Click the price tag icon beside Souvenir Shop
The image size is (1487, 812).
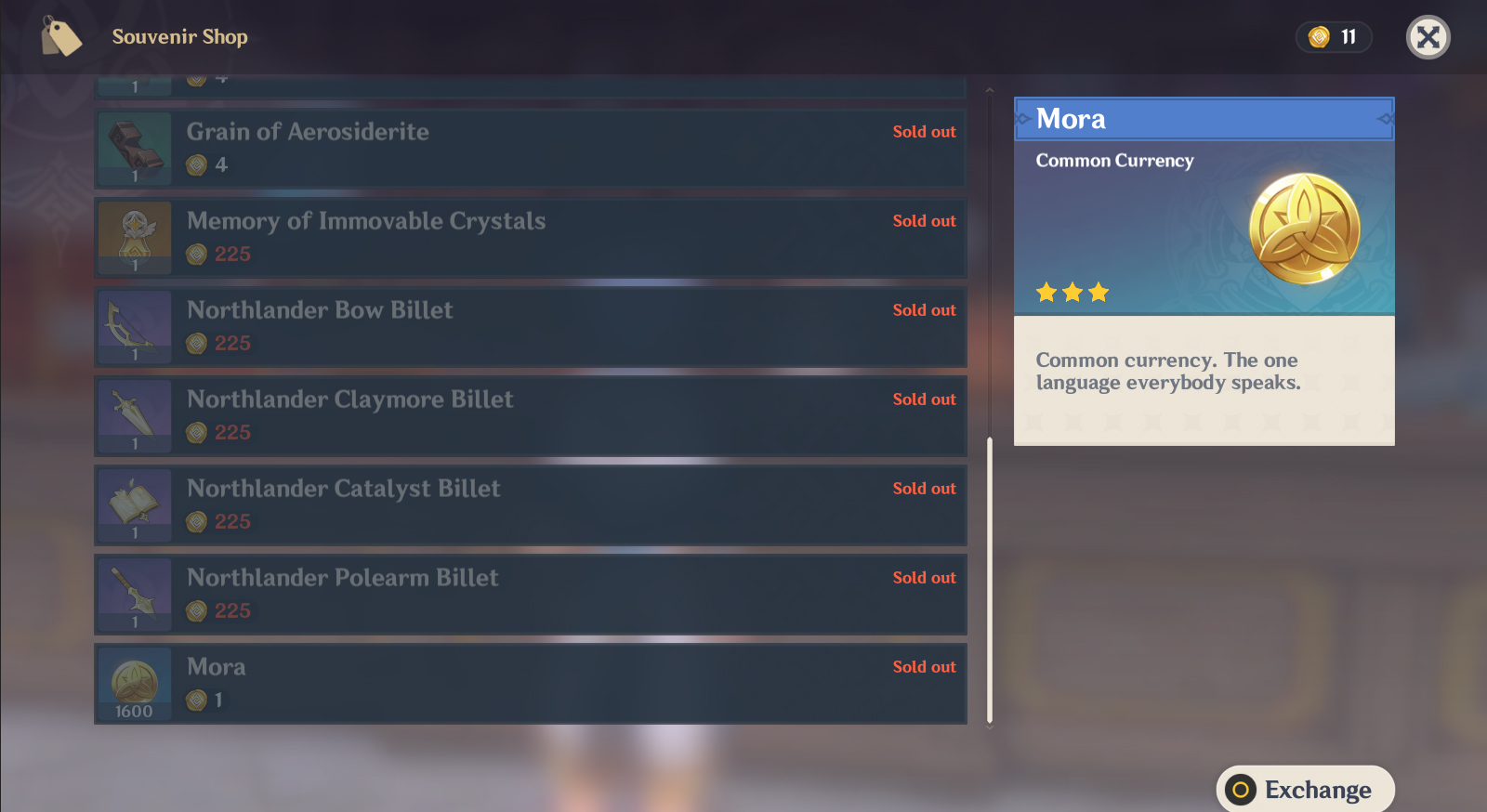point(61,37)
